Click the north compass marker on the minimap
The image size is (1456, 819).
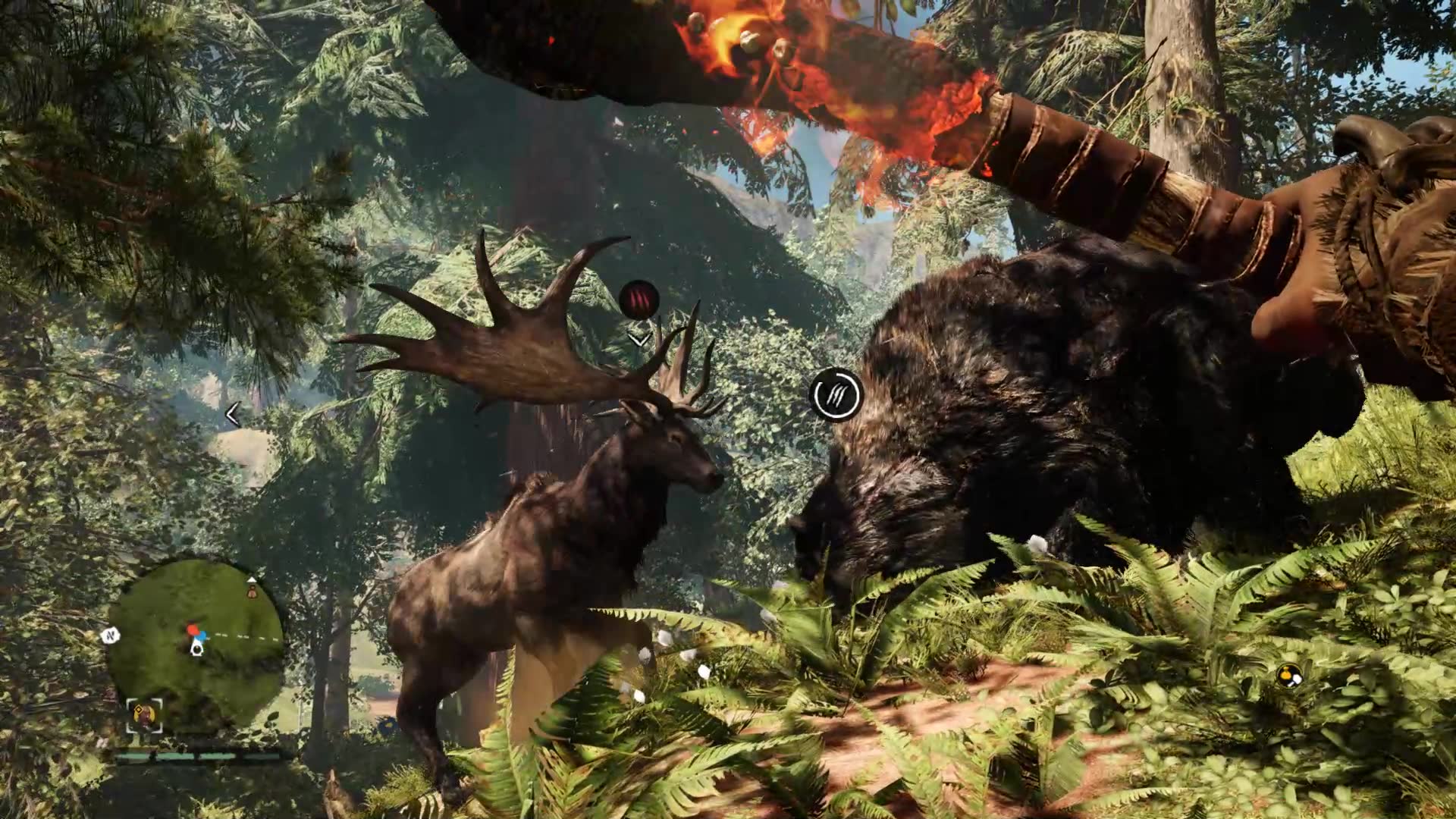pyautogui.click(x=111, y=635)
